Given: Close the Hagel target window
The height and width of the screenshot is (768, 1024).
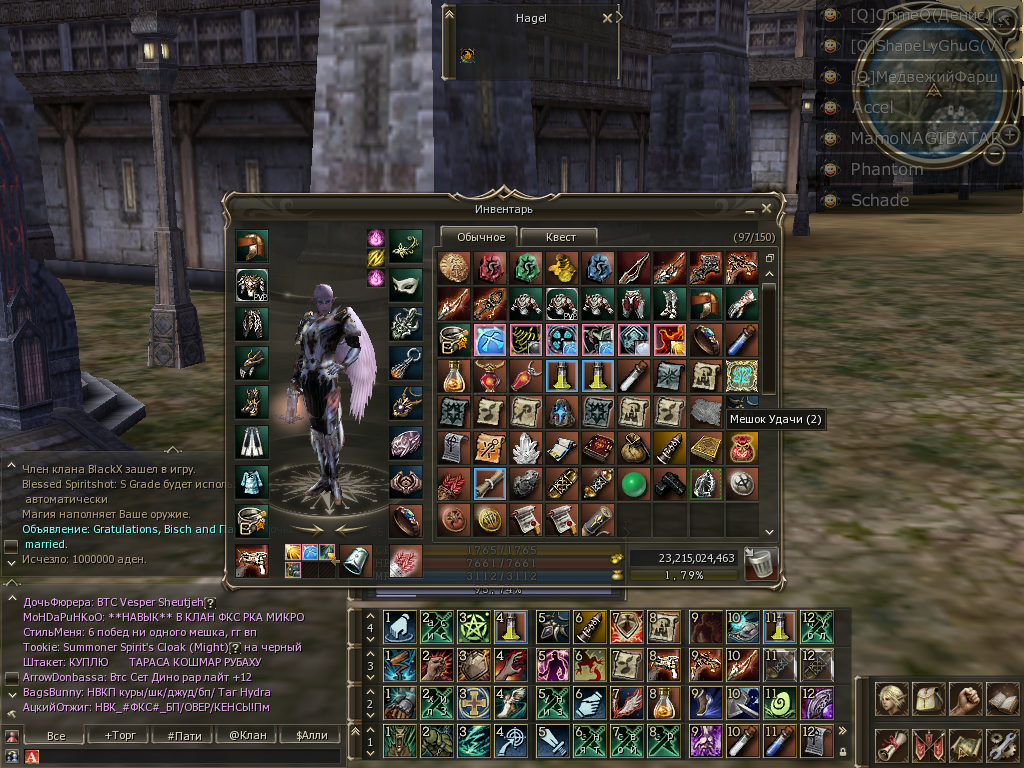Looking at the screenshot, I should pyautogui.click(x=608, y=18).
